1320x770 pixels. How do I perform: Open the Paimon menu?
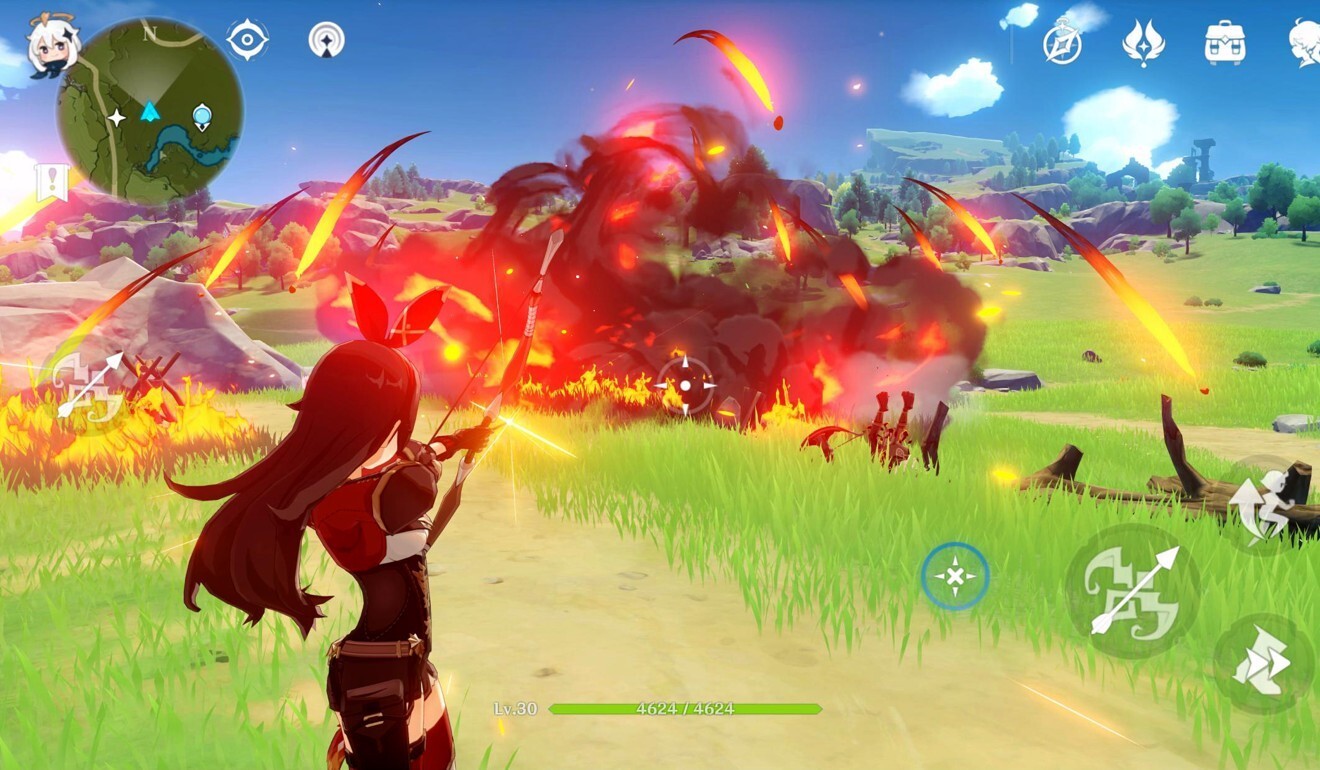tap(52, 48)
